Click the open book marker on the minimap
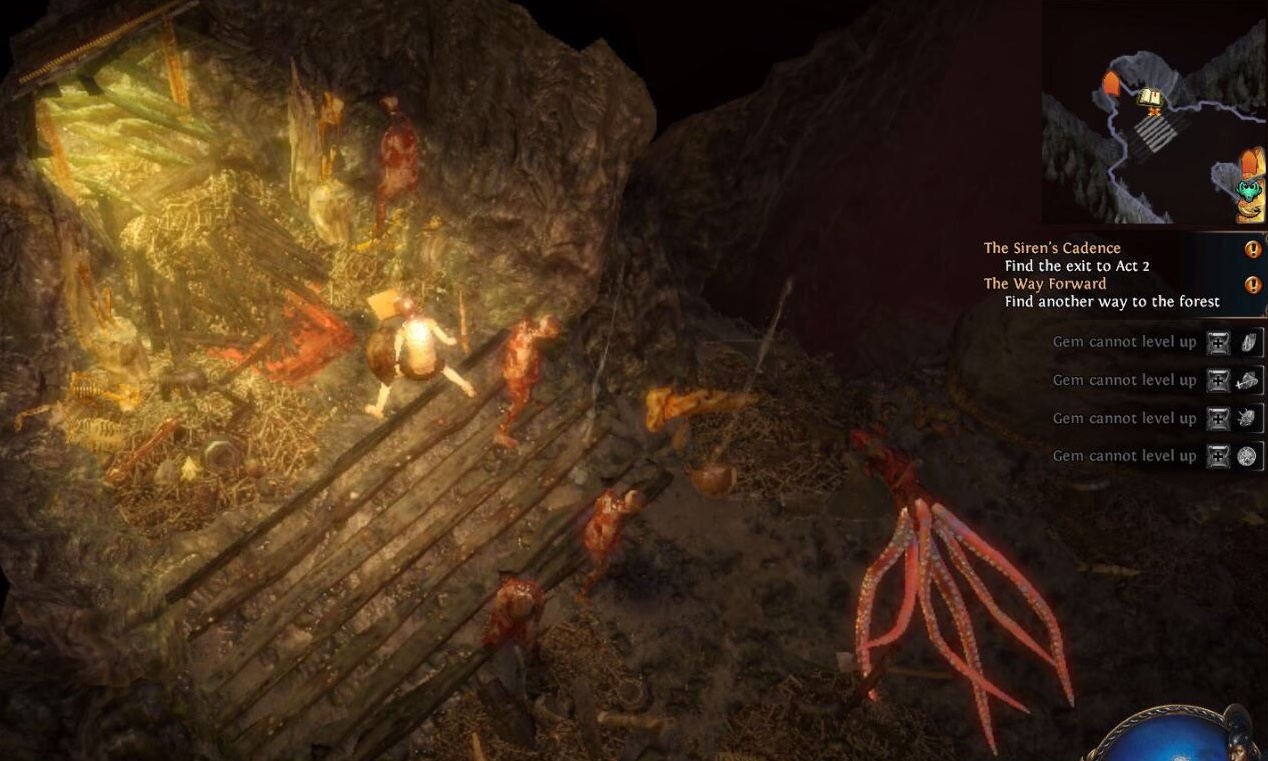The height and width of the screenshot is (761, 1268). pyautogui.click(x=1151, y=97)
